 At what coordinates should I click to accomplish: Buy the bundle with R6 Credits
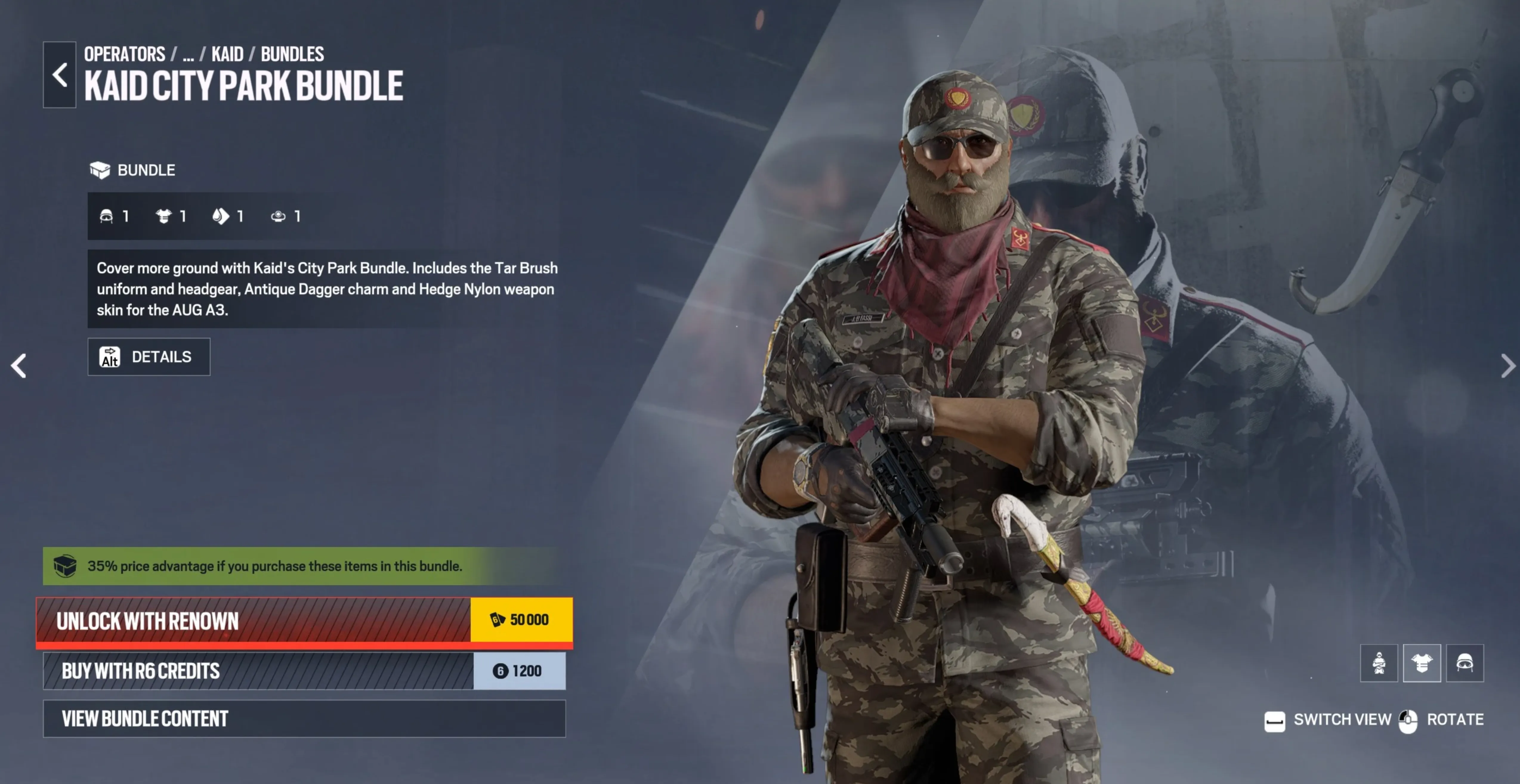[x=254, y=671]
